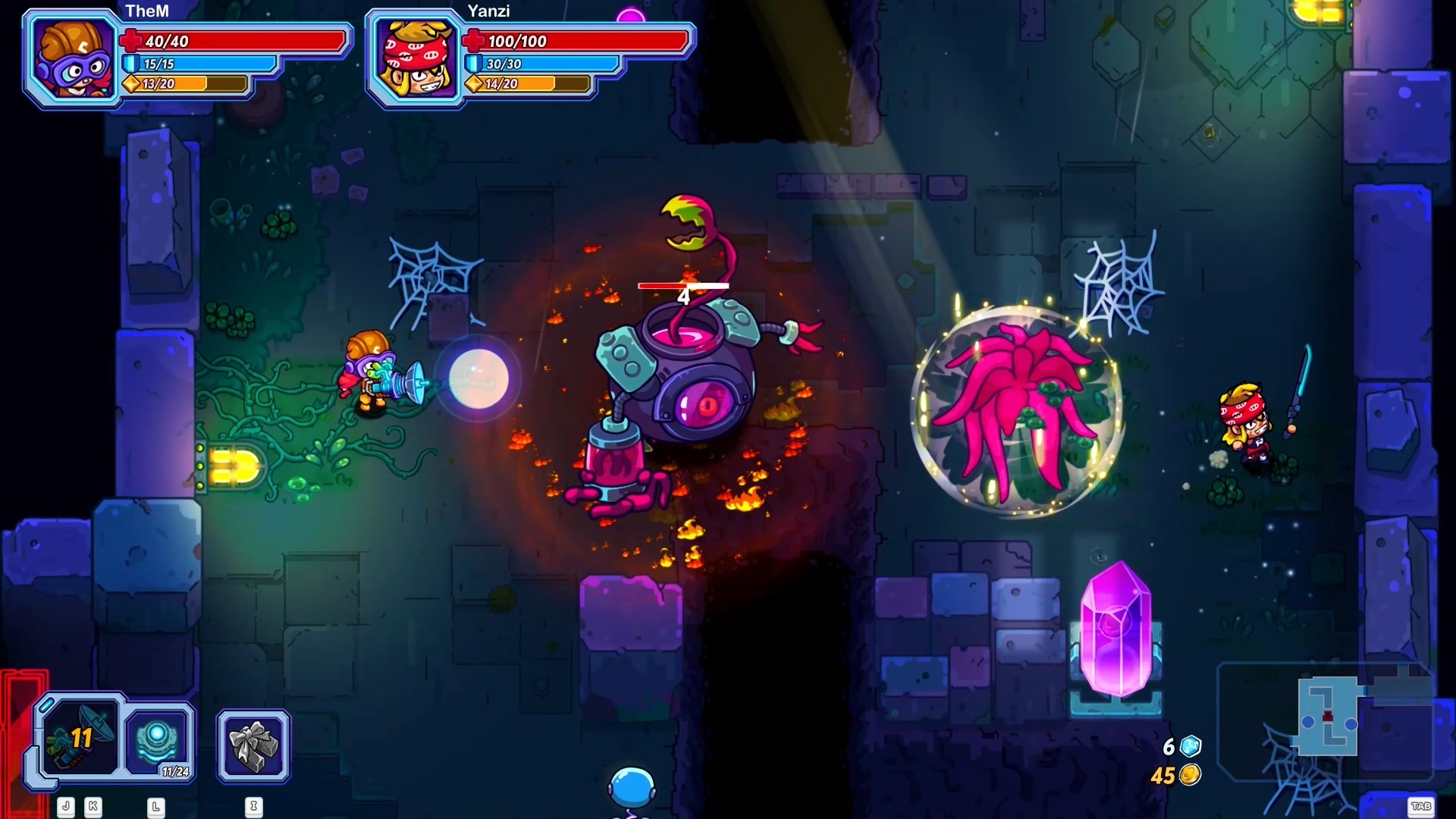1456x819 pixels.
Task: Click Yanzi's red 100/100 health bar
Action: click(576, 42)
